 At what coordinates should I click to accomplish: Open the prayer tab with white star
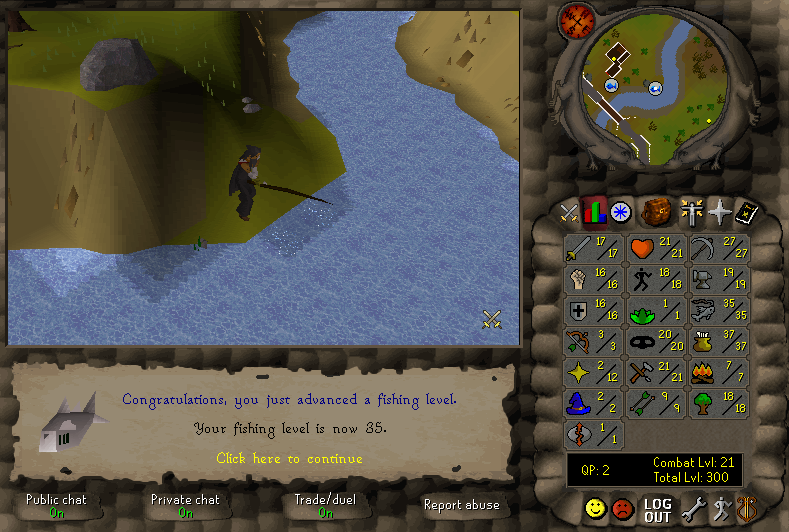pos(719,212)
